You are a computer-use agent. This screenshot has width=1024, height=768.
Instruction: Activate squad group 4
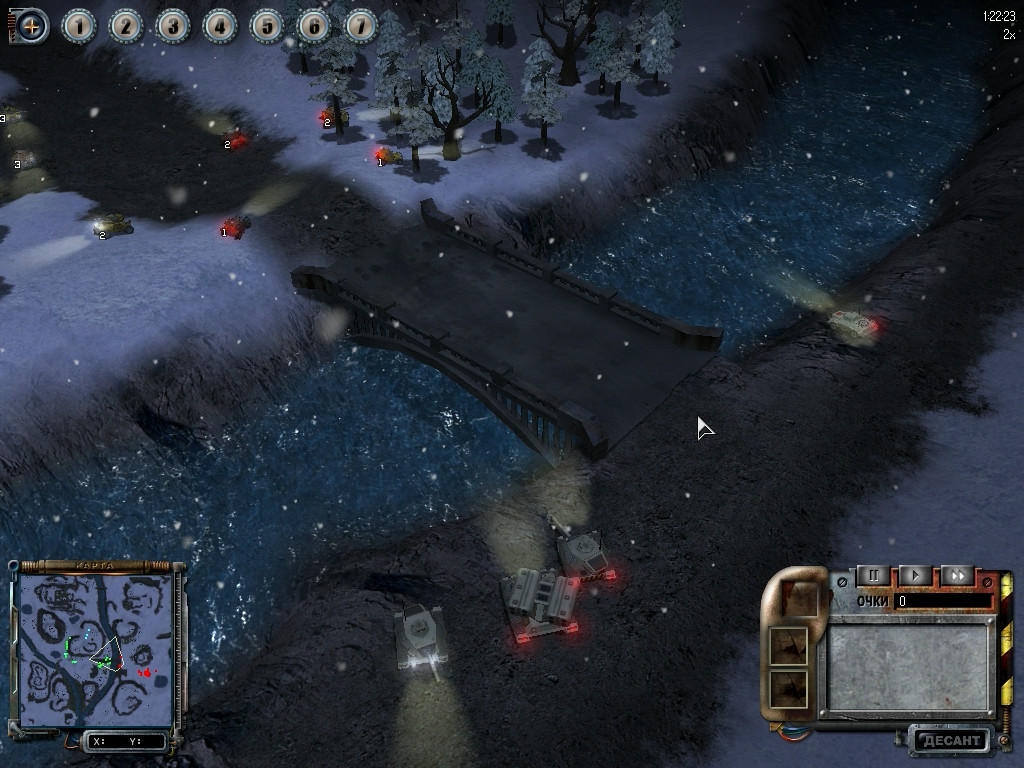pyautogui.click(x=220, y=26)
